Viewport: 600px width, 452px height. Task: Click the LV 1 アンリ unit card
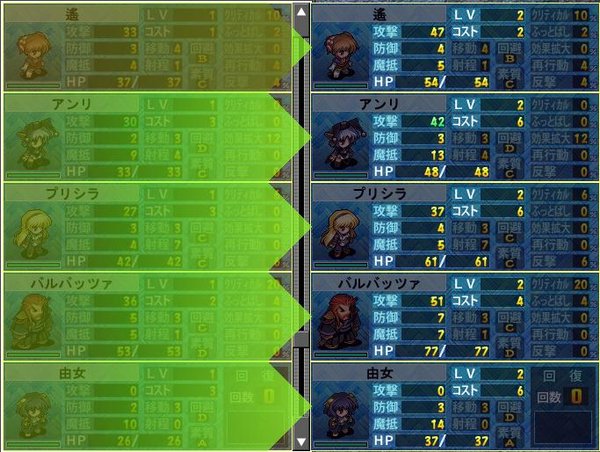pos(145,136)
